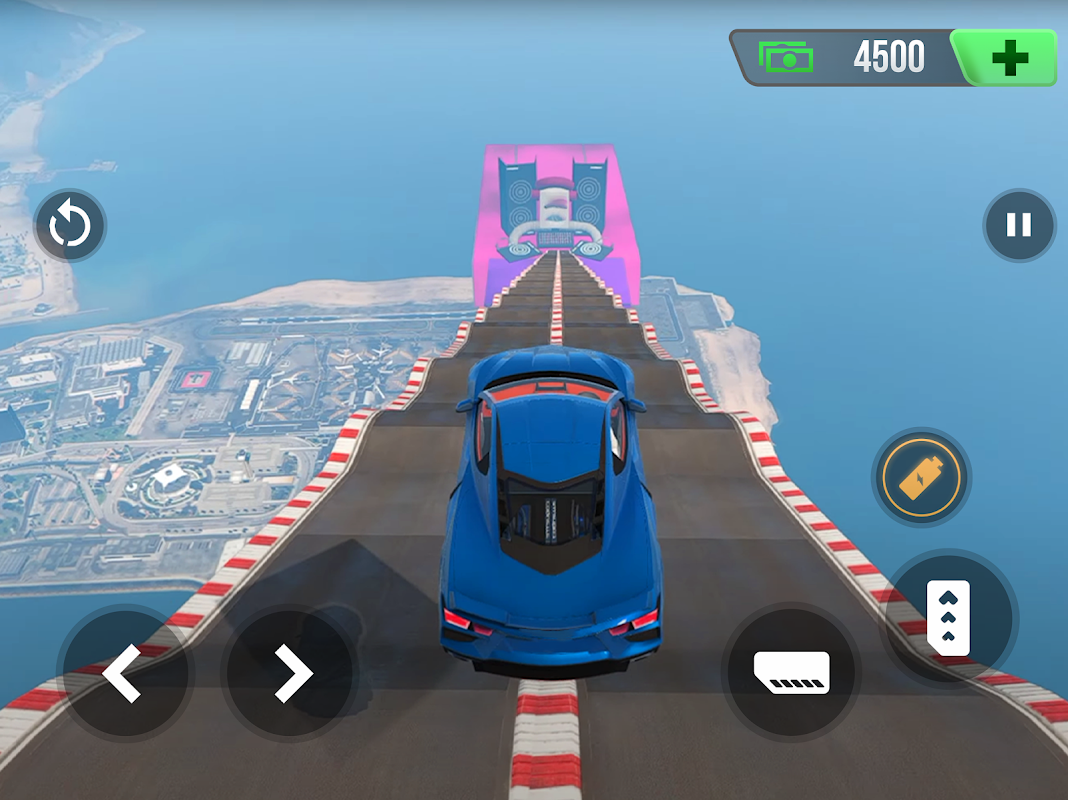Activate the nitro battery boost
The height and width of the screenshot is (800, 1068).
click(x=921, y=478)
